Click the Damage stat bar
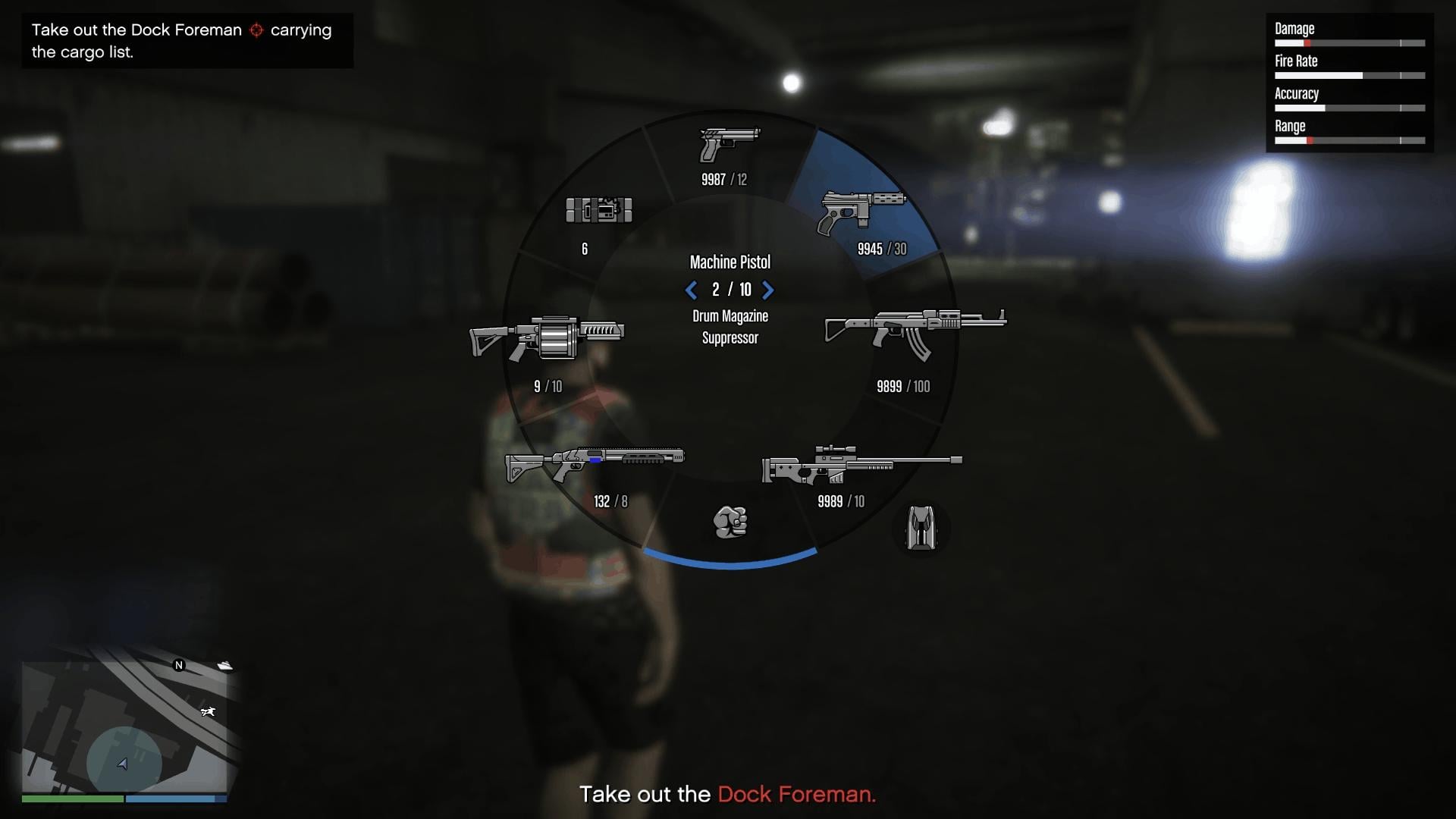This screenshot has width=1456, height=819. click(1351, 43)
